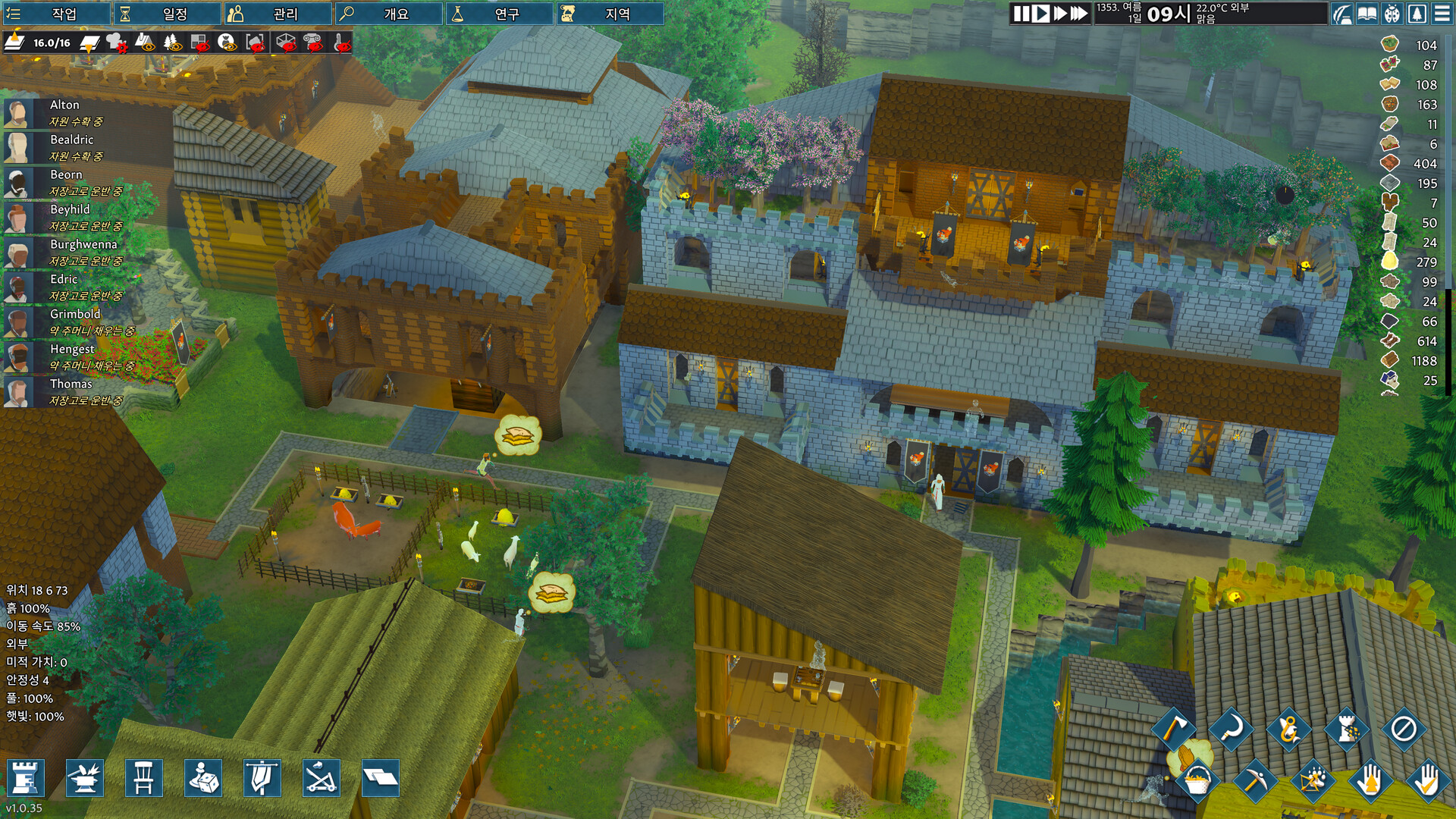The image size is (1456, 819).
Task: Pause the game with the pause button
Action: click(x=1021, y=14)
